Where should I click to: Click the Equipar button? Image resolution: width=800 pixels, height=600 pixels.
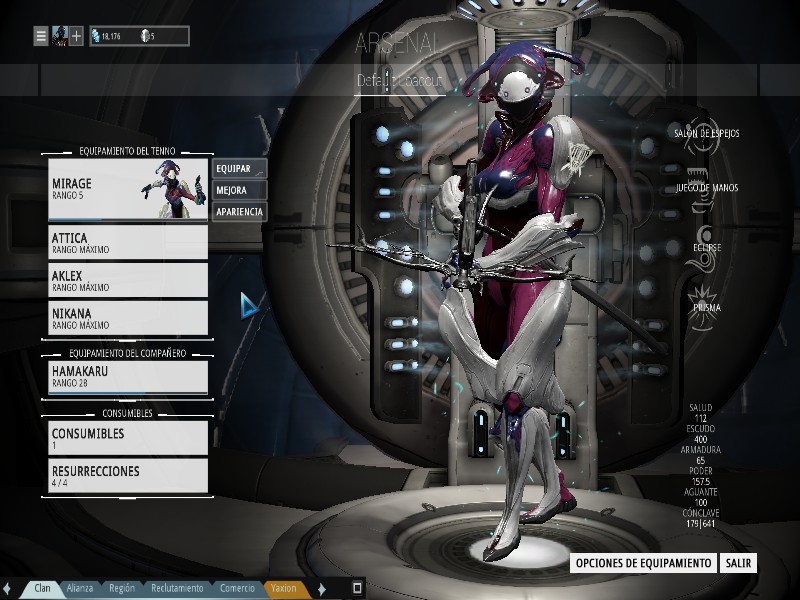pyautogui.click(x=239, y=168)
